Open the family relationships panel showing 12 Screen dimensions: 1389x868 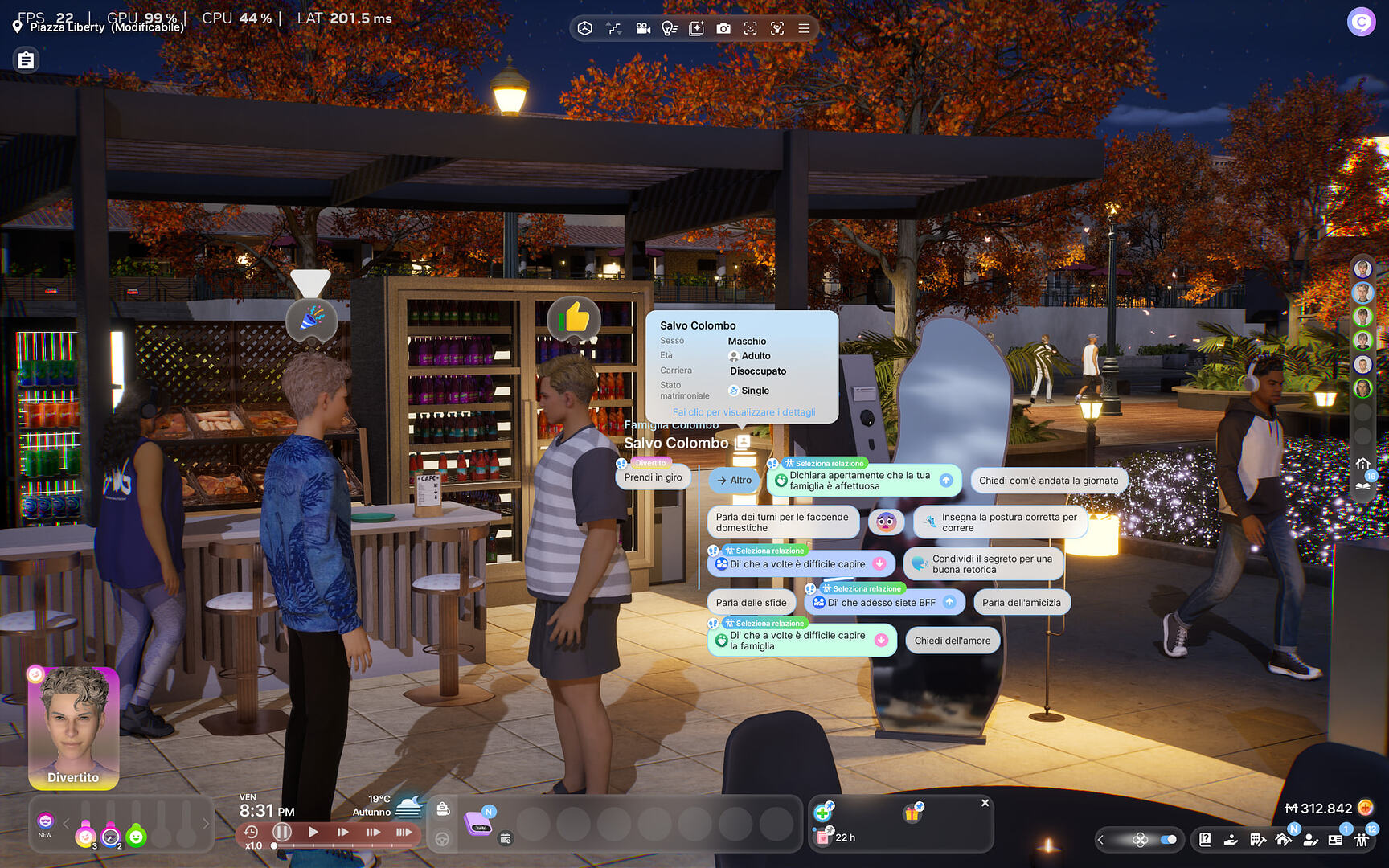point(1361,841)
